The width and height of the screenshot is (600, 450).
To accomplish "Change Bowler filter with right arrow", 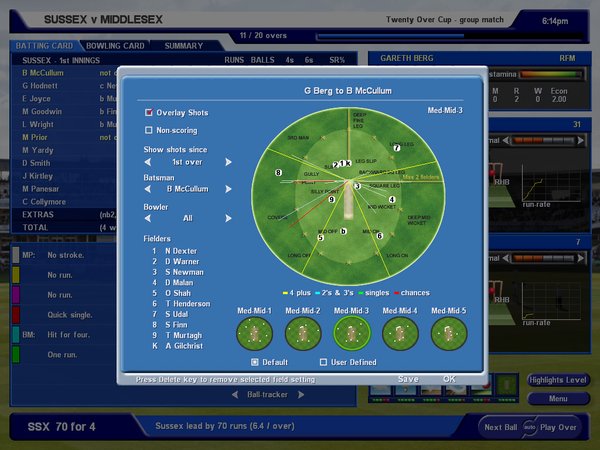I will (228, 217).
